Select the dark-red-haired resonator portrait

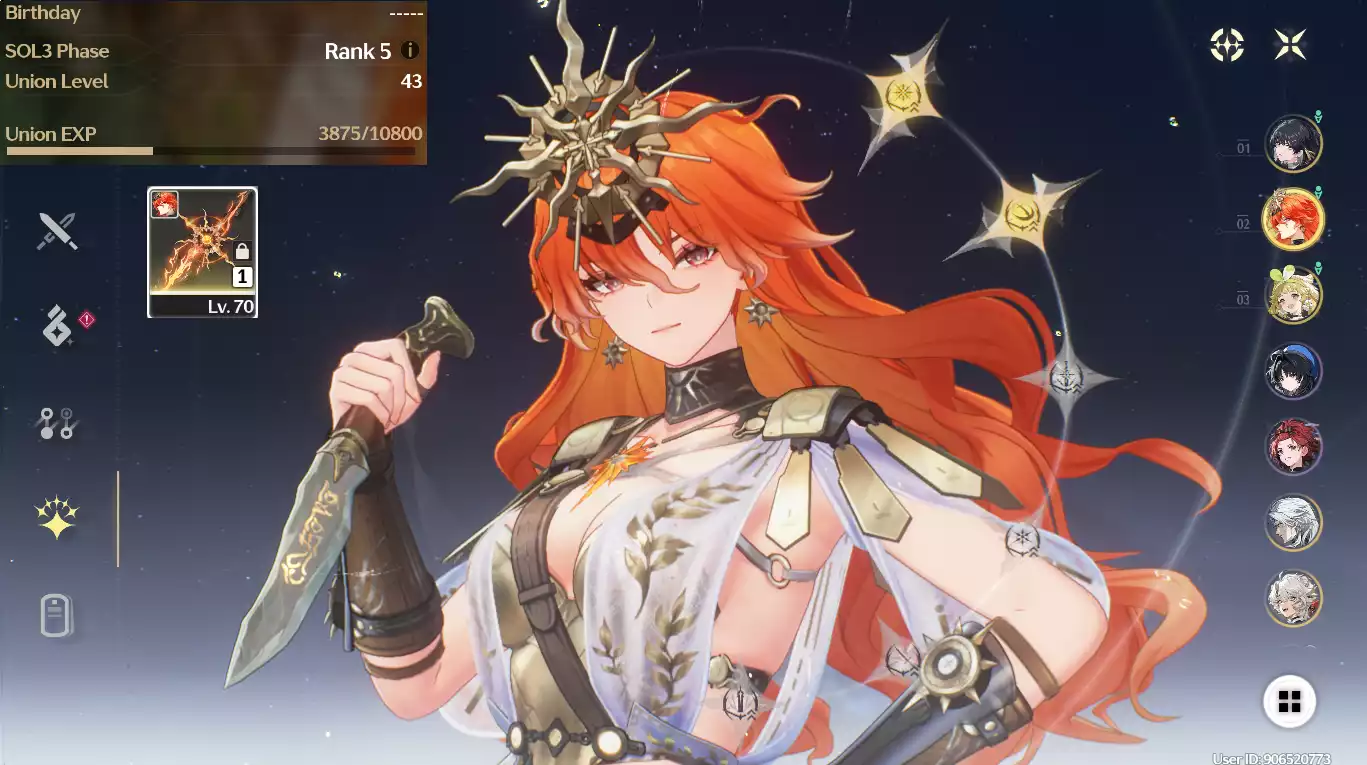tap(1293, 446)
